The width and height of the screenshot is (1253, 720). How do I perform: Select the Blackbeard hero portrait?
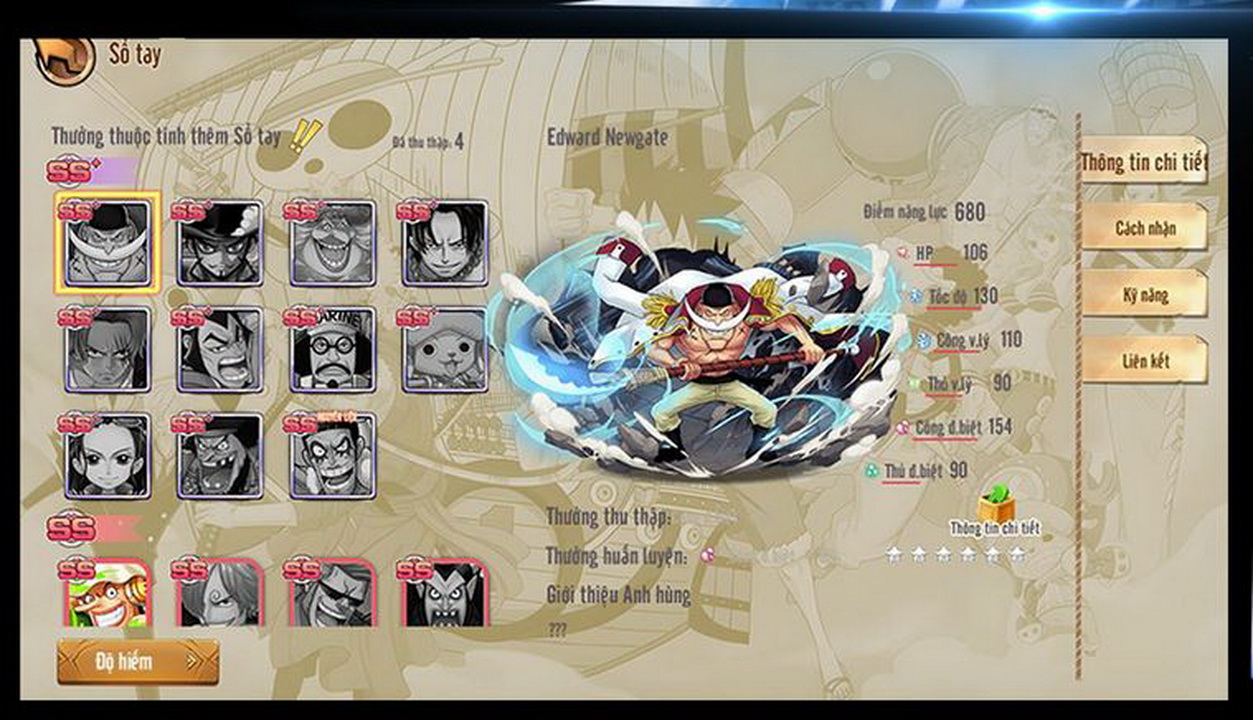point(220,456)
